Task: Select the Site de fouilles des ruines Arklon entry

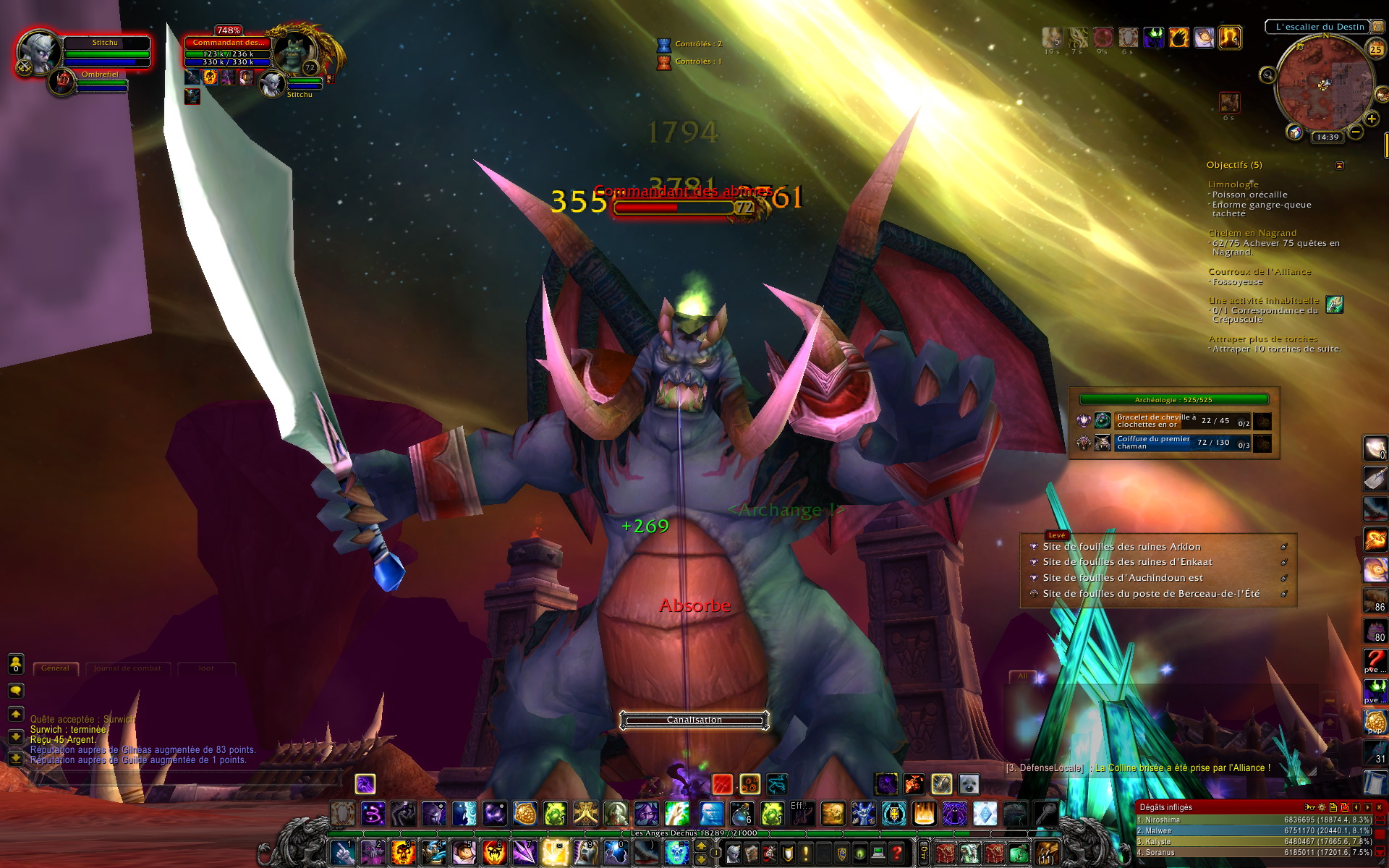Action: pos(1121,547)
